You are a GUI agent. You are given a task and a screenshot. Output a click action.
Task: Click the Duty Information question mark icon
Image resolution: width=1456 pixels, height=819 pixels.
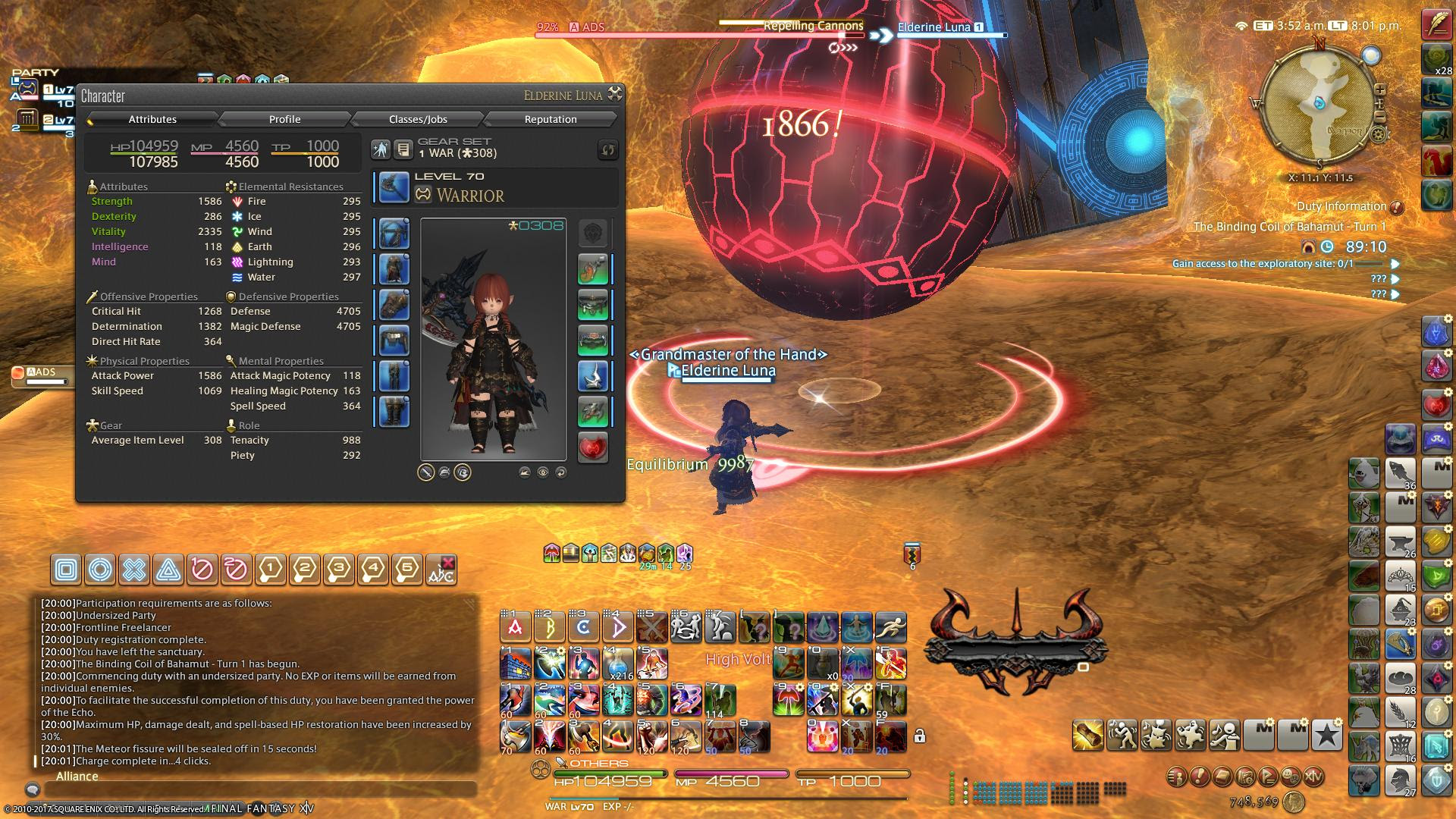1397,206
